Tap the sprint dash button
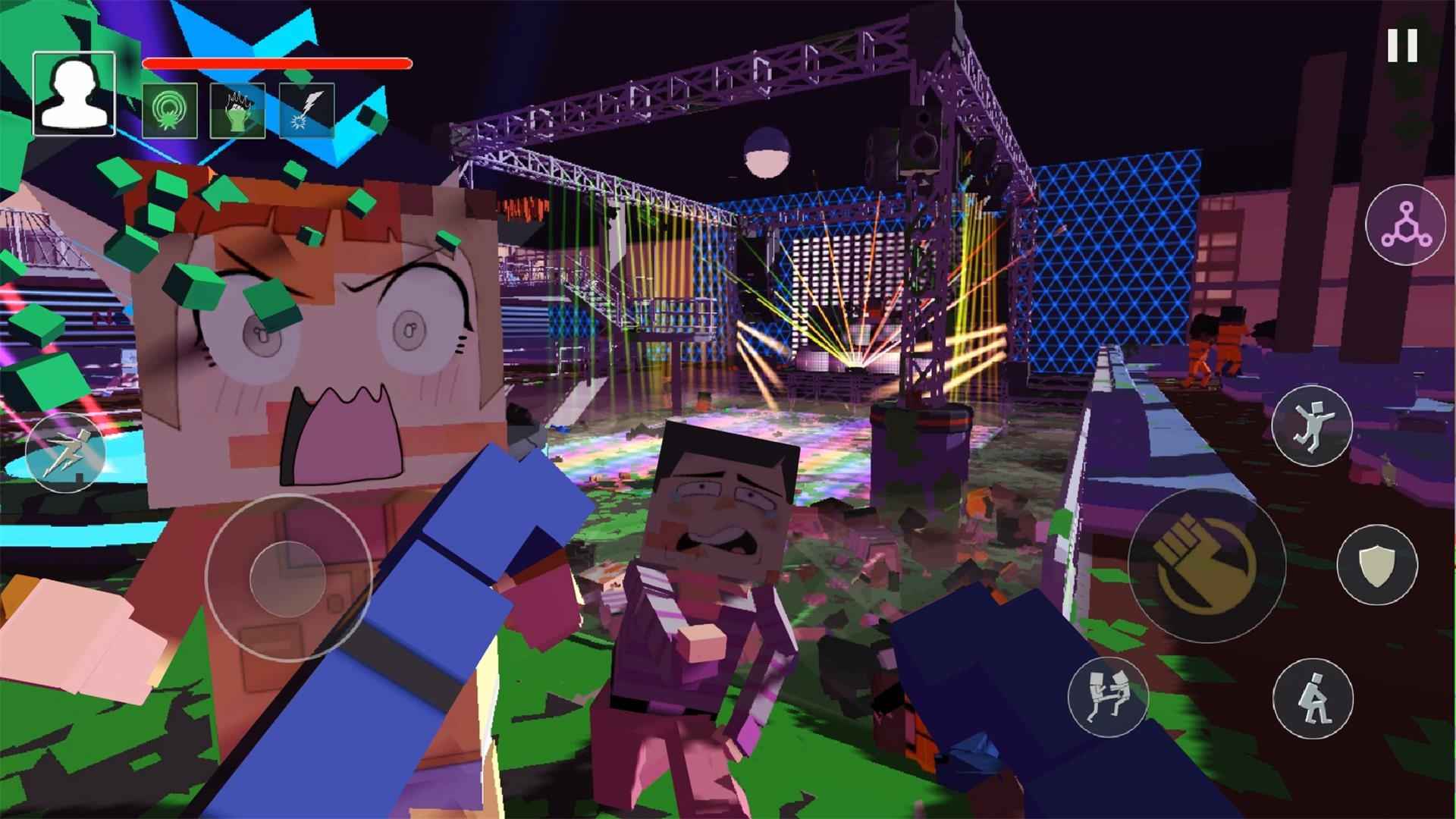 pos(65,453)
